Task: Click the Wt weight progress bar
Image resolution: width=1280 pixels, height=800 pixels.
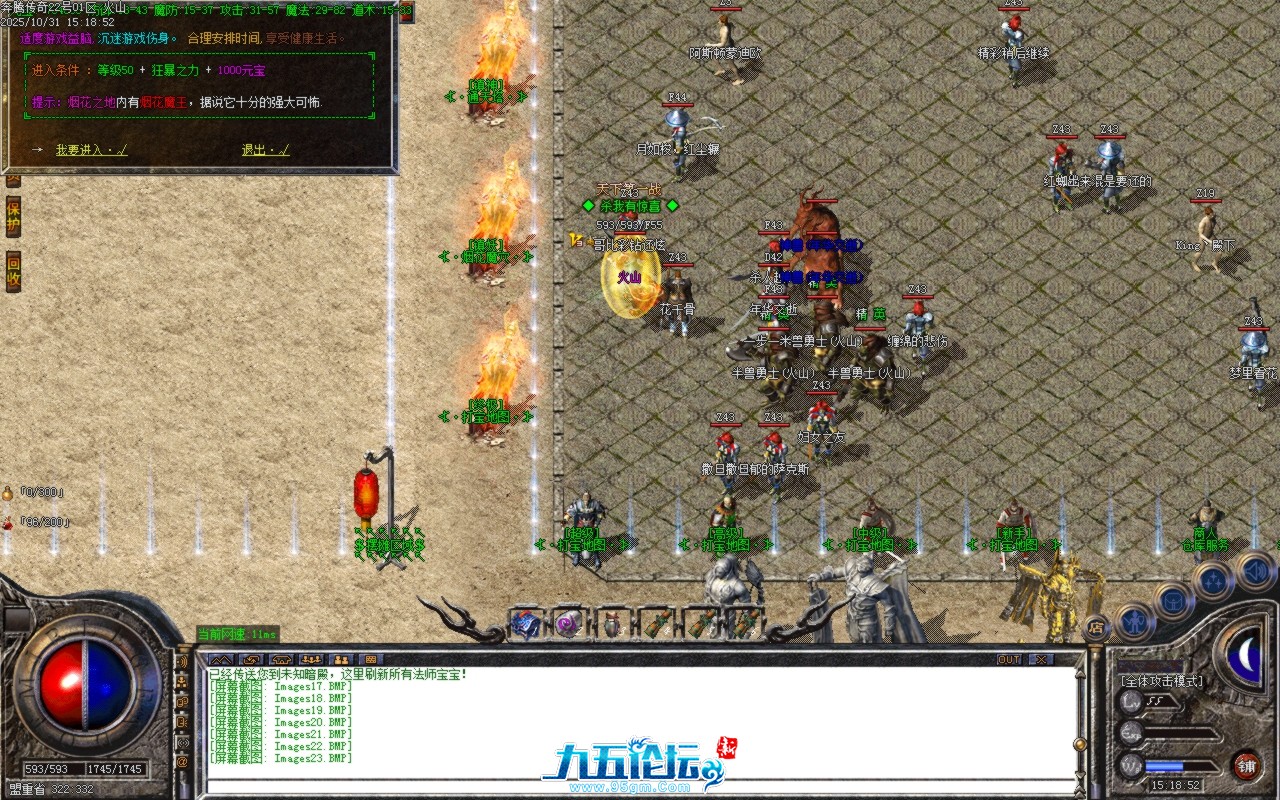Action: pyautogui.click(x=1175, y=765)
